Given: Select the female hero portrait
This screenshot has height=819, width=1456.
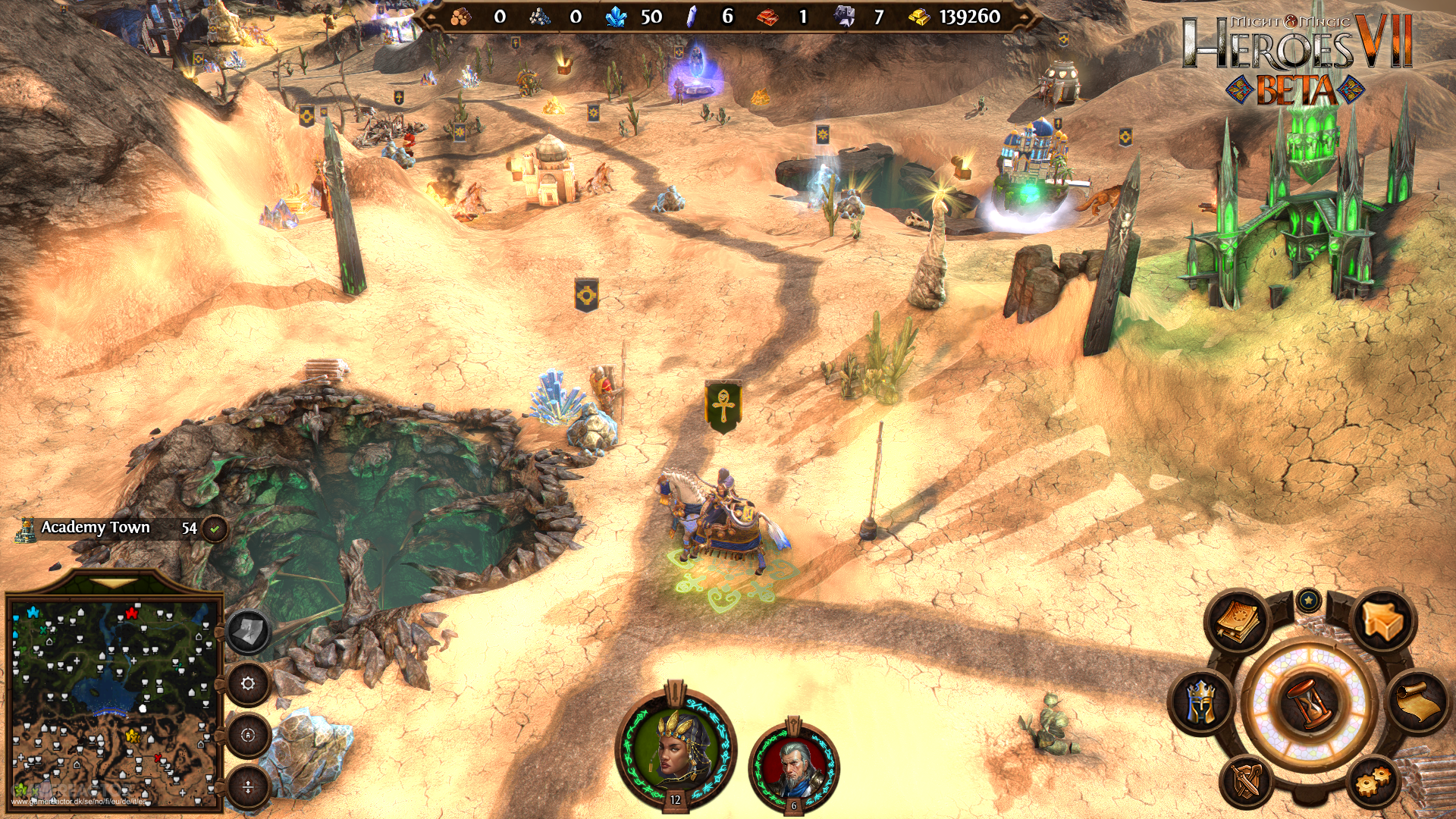Looking at the screenshot, I should click(674, 747).
